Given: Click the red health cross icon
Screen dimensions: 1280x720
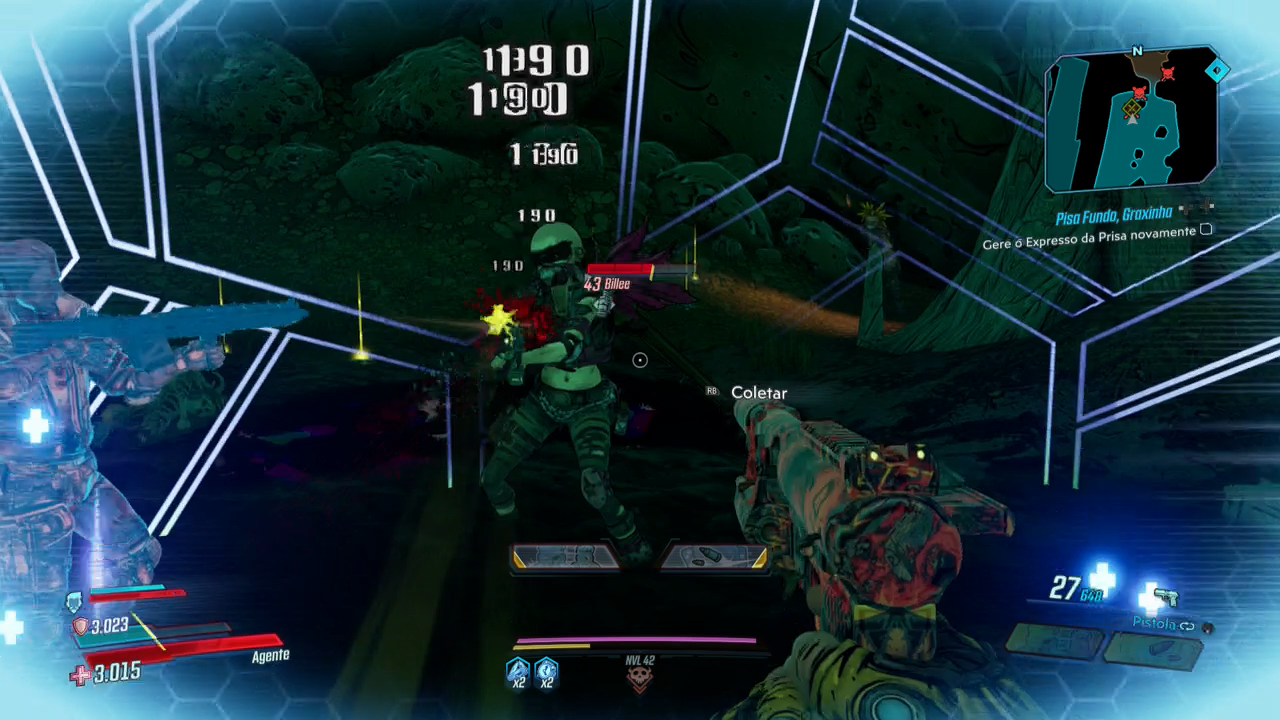Looking at the screenshot, I should pyautogui.click(x=80, y=676).
